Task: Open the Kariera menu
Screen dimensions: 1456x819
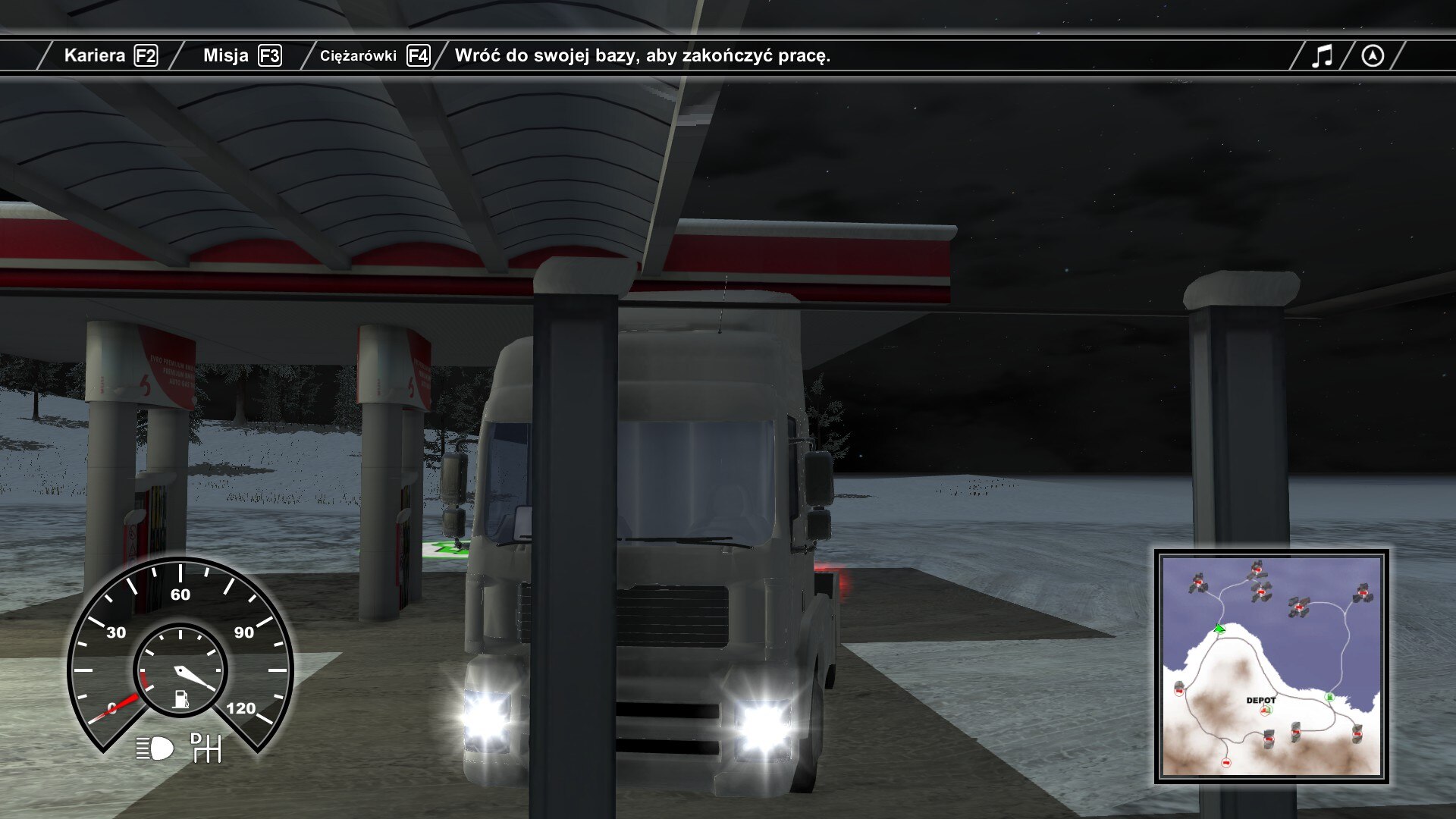Action: point(110,55)
